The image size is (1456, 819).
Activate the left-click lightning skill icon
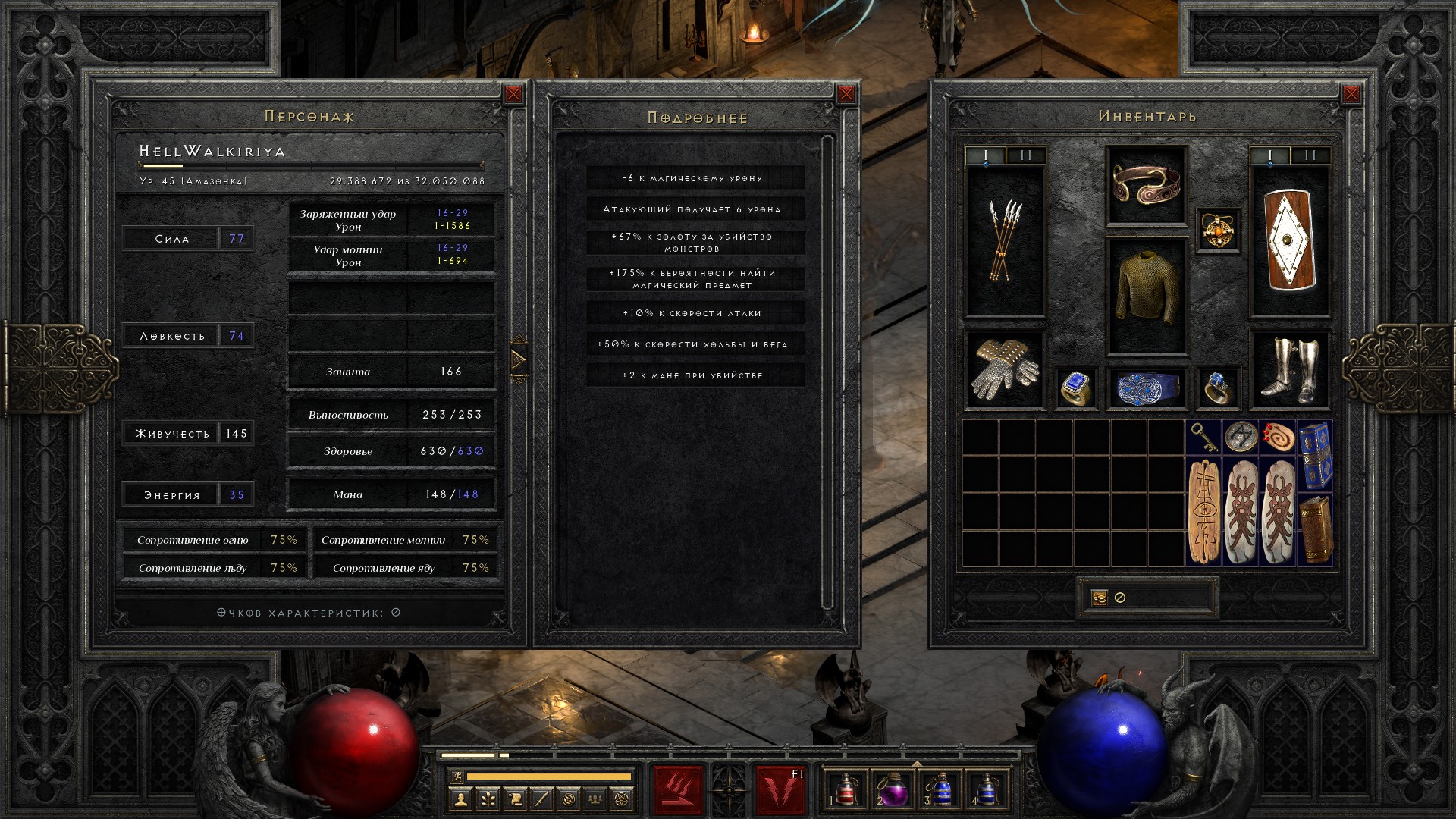(679, 790)
